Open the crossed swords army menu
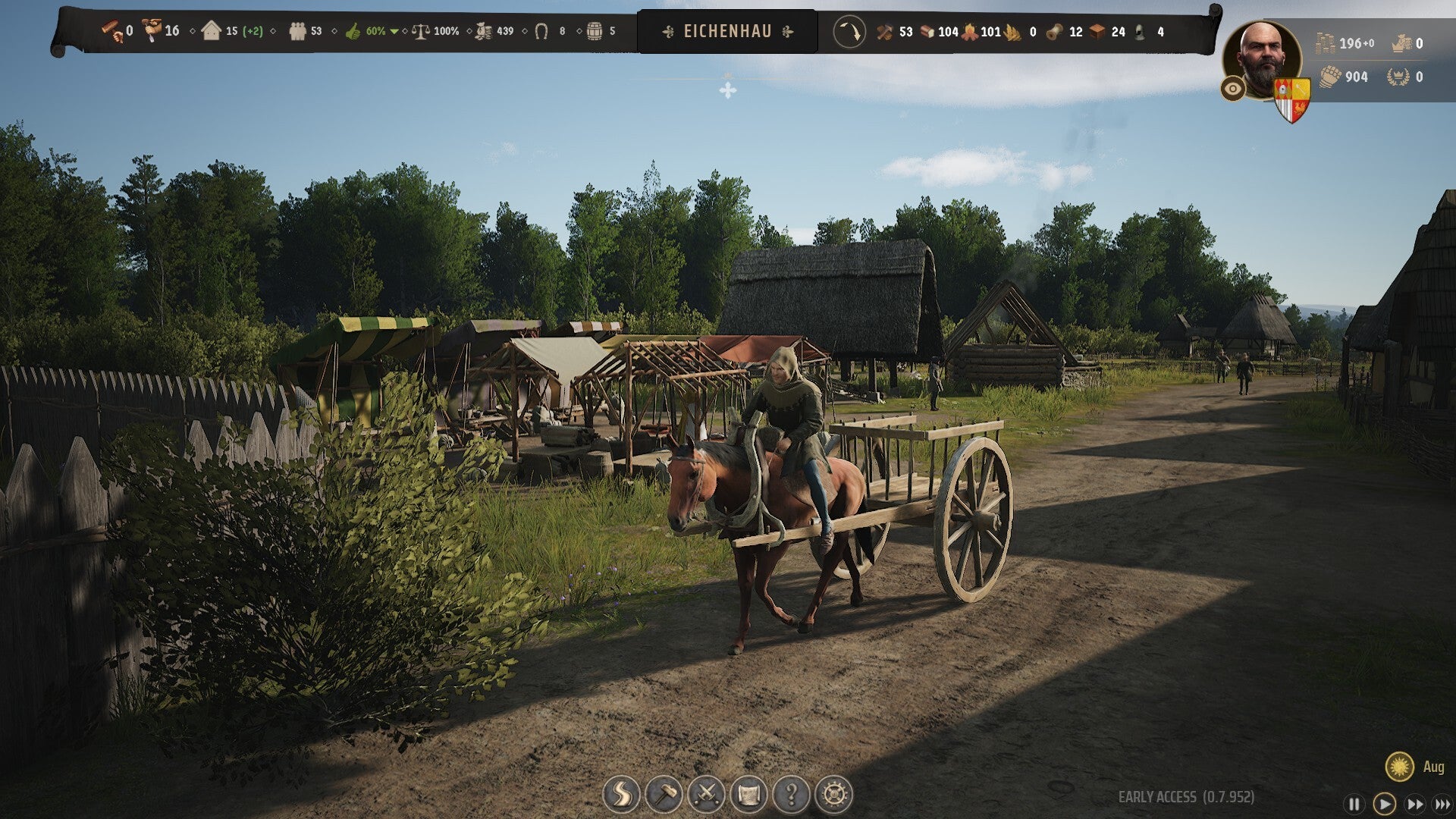 706,795
